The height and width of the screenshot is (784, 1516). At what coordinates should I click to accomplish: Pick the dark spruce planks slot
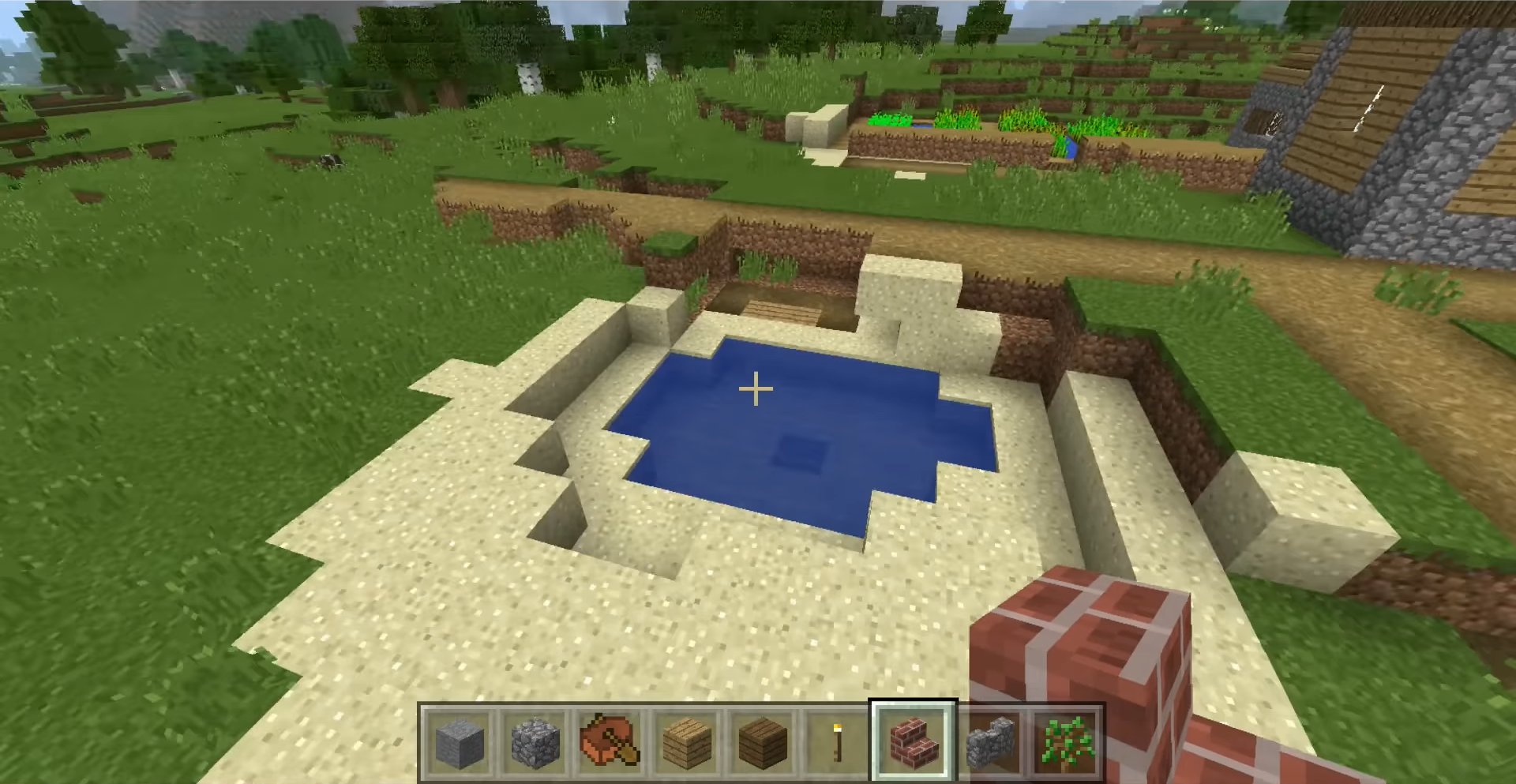pos(762,743)
